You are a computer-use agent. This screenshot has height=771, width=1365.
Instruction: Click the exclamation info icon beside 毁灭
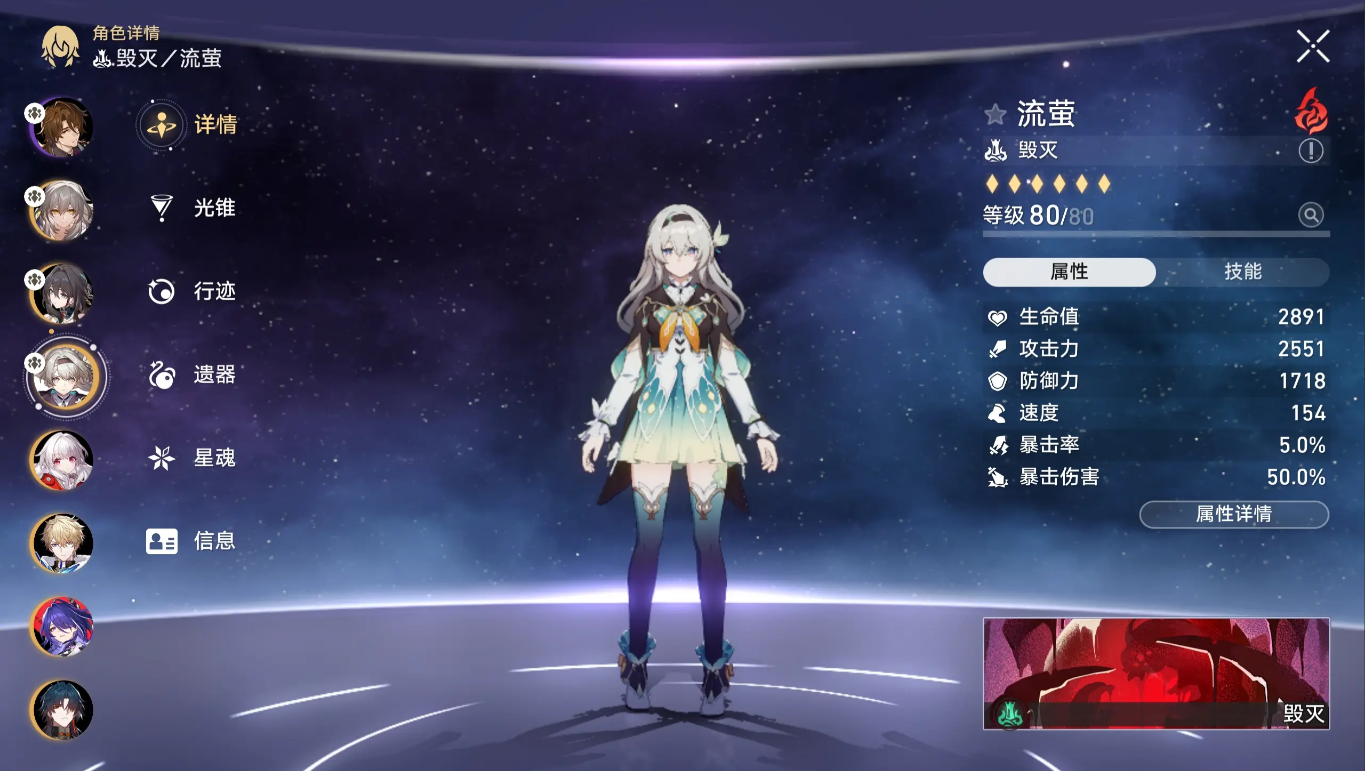coord(1310,151)
